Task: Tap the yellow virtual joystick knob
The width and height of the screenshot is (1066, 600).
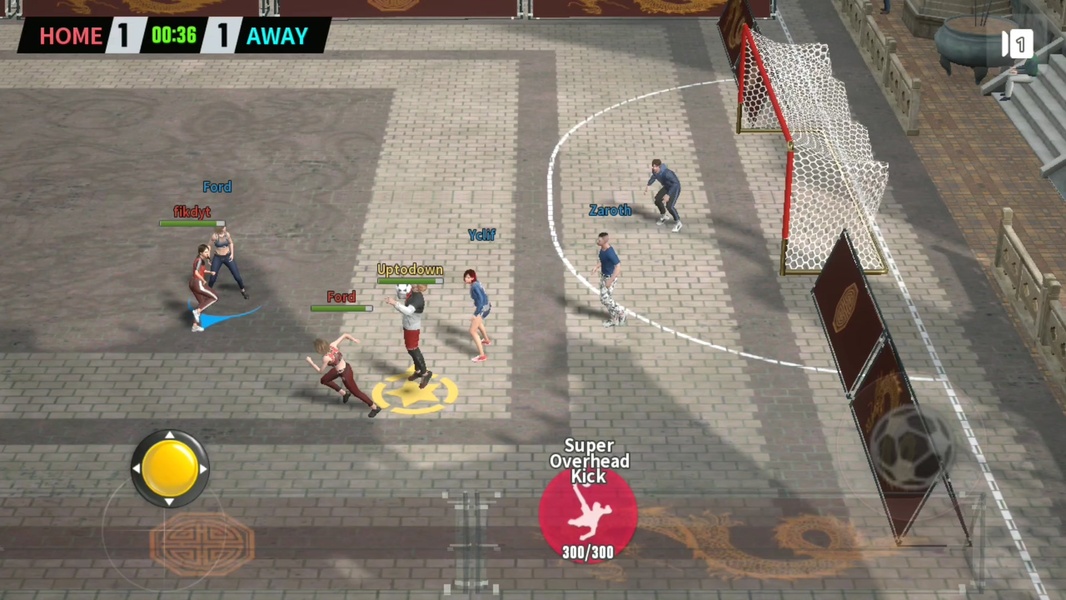Action: pyautogui.click(x=170, y=467)
